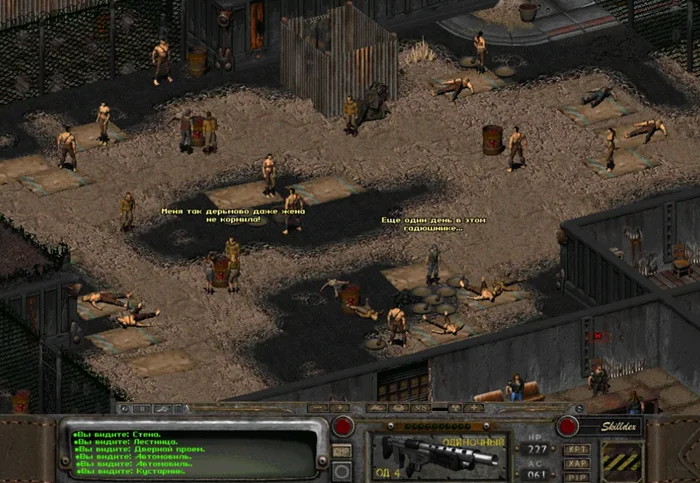The height and width of the screenshot is (483, 700).
Task: Open the character sheet via ХАР button
Action: (577, 463)
